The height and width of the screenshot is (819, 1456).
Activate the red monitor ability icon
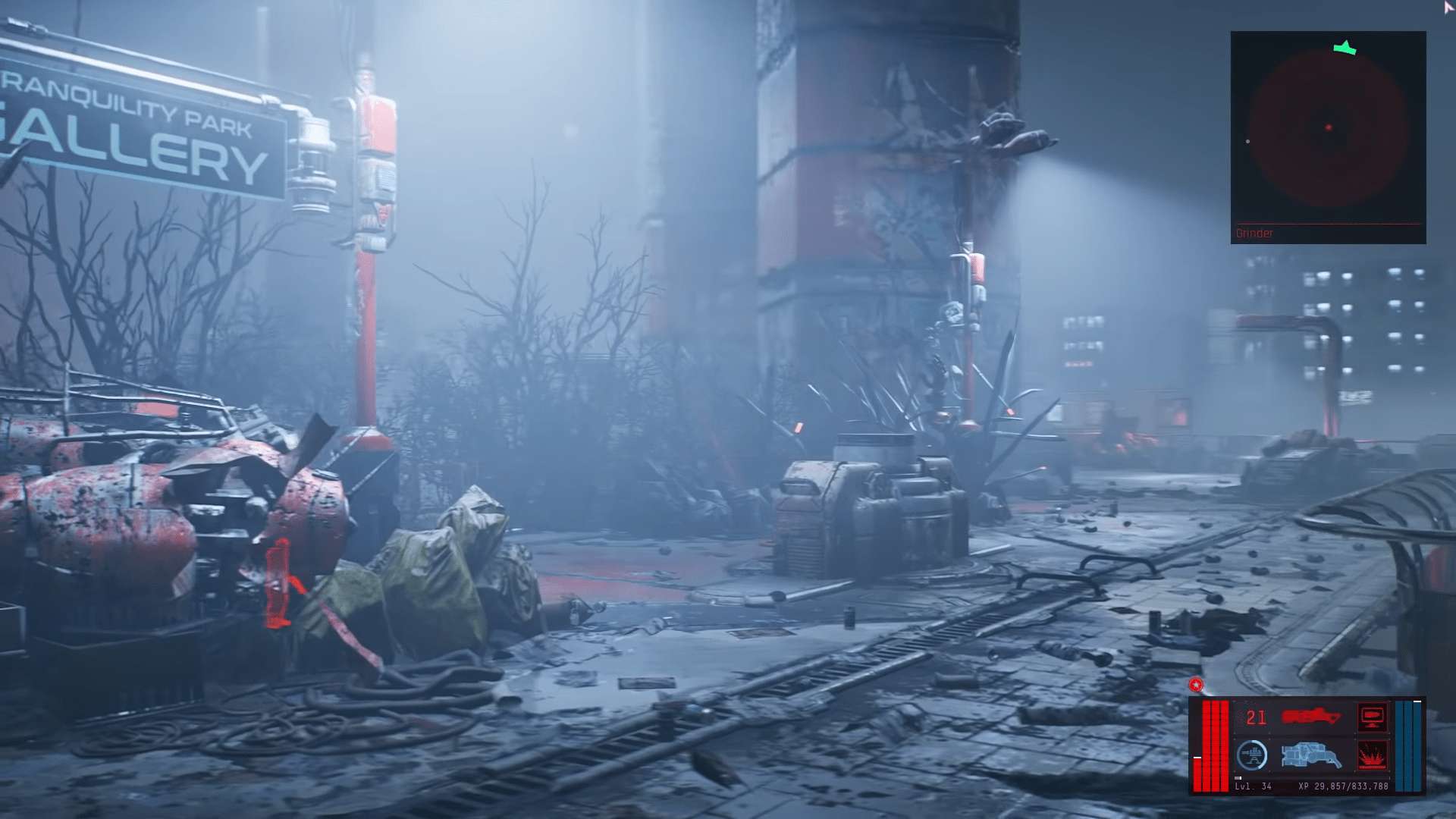coord(1372,717)
